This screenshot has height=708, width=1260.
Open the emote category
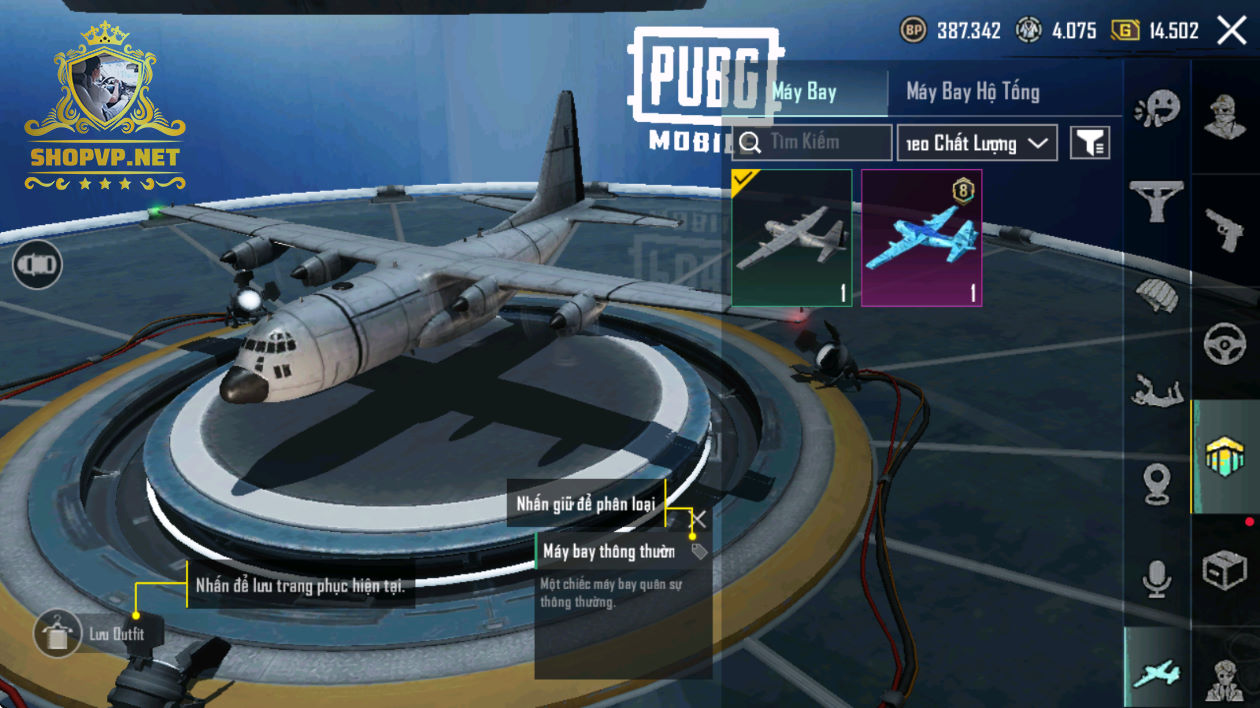click(x=1157, y=108)
